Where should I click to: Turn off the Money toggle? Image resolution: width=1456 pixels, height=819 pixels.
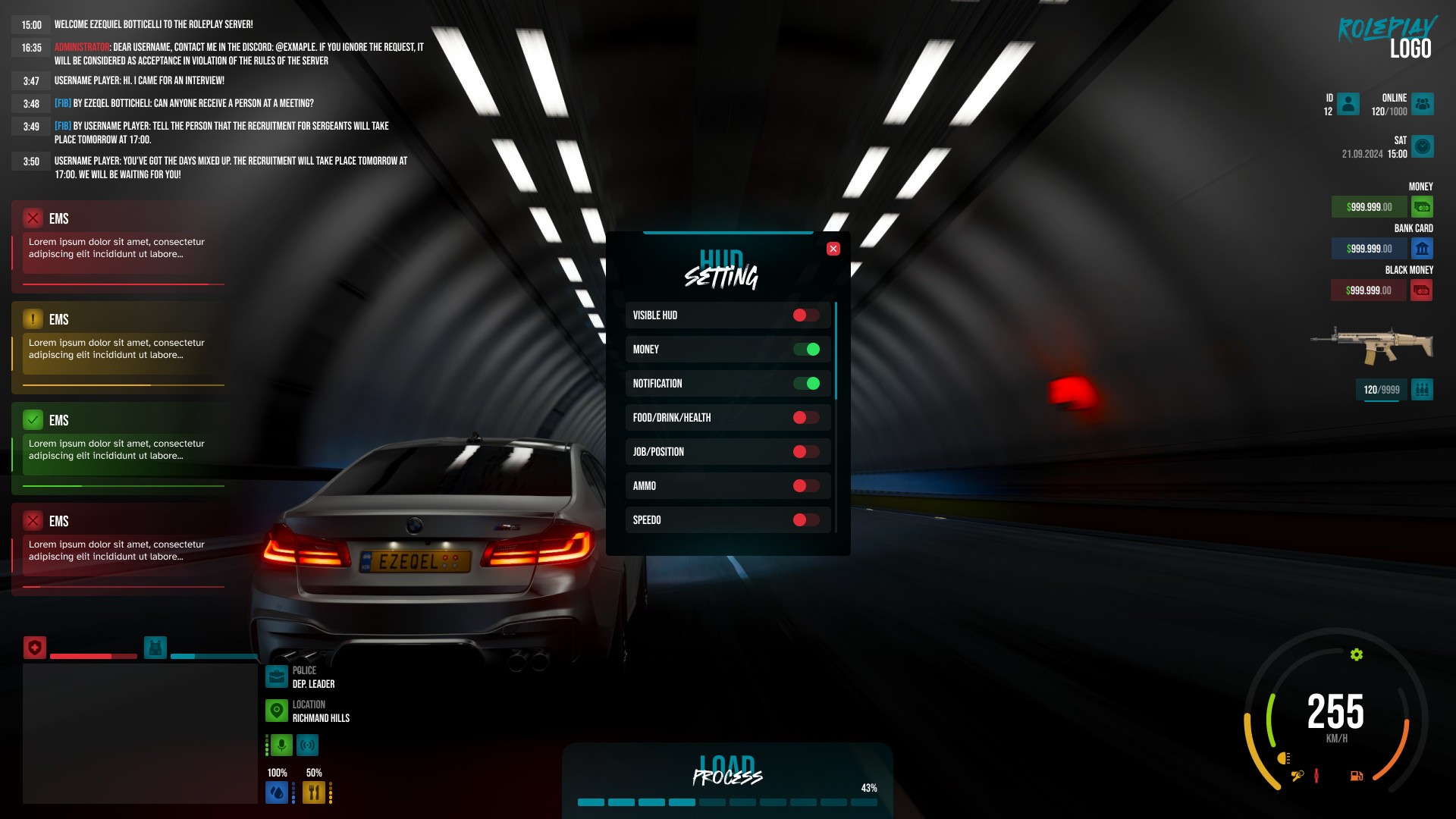(807, 349)
